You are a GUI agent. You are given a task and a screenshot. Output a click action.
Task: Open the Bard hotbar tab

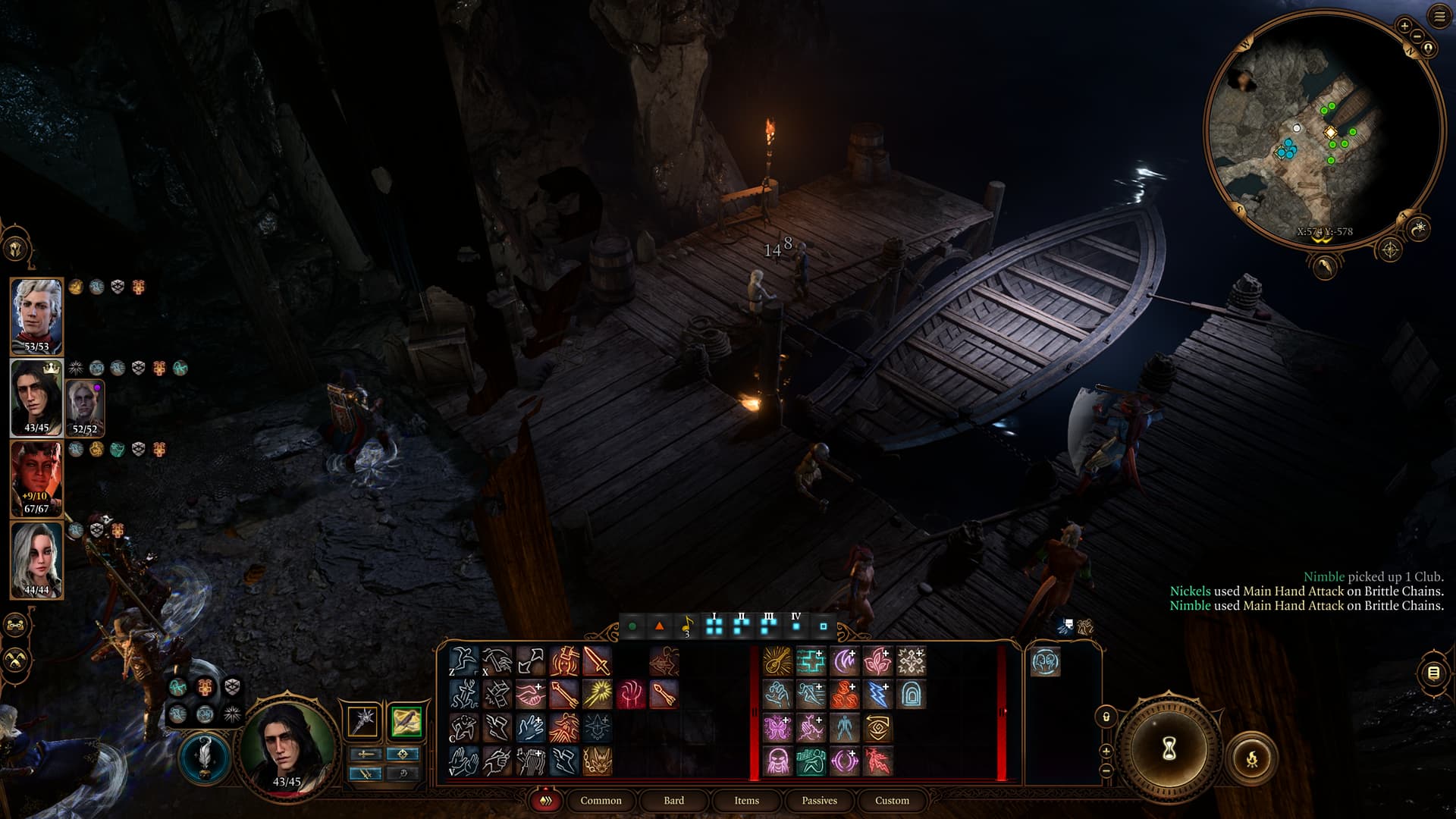click(673, 800)
